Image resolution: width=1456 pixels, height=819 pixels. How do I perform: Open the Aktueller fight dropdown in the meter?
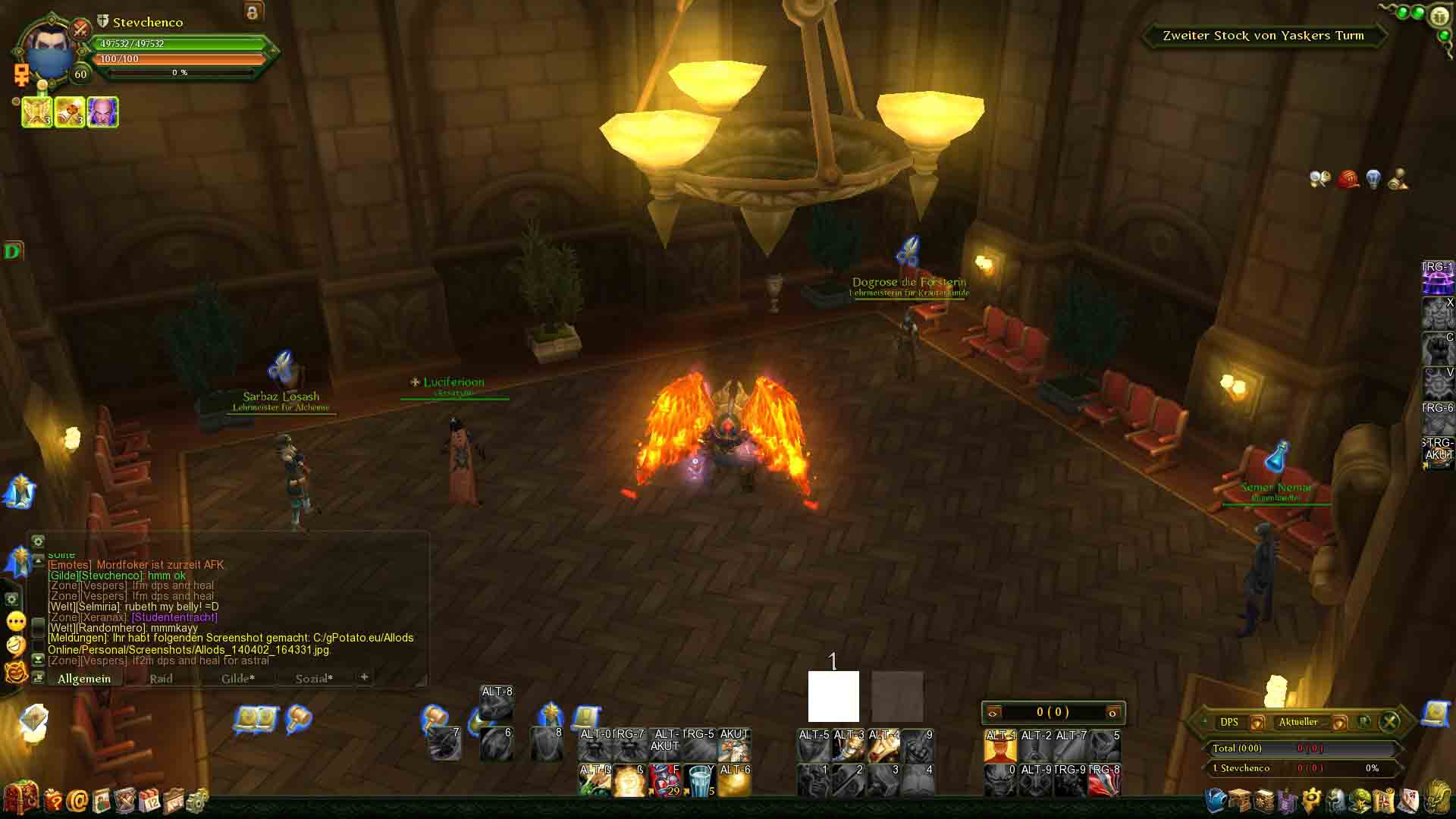(x=1339, y=722)
